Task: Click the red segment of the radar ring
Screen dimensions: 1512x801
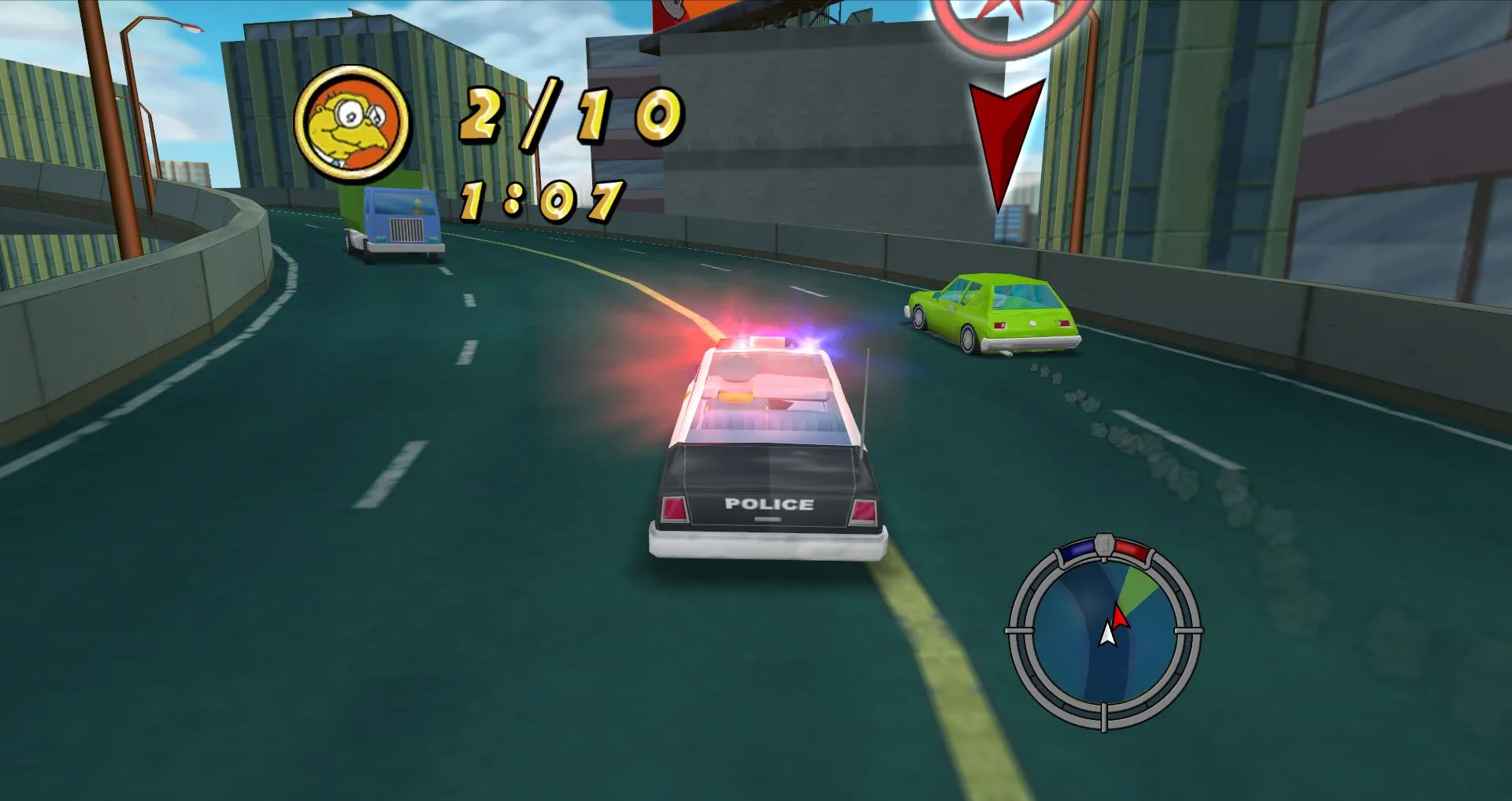Action: 1132,550
